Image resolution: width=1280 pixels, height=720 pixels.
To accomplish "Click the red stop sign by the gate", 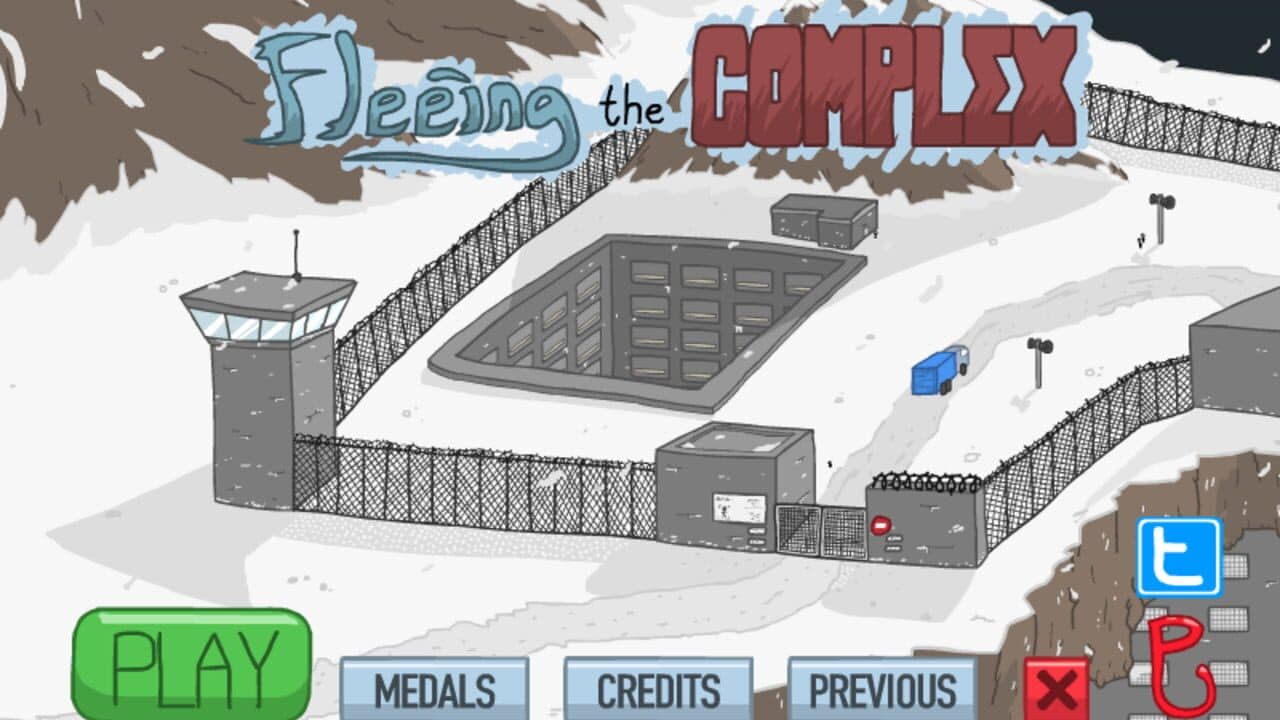I will (880, 523).
